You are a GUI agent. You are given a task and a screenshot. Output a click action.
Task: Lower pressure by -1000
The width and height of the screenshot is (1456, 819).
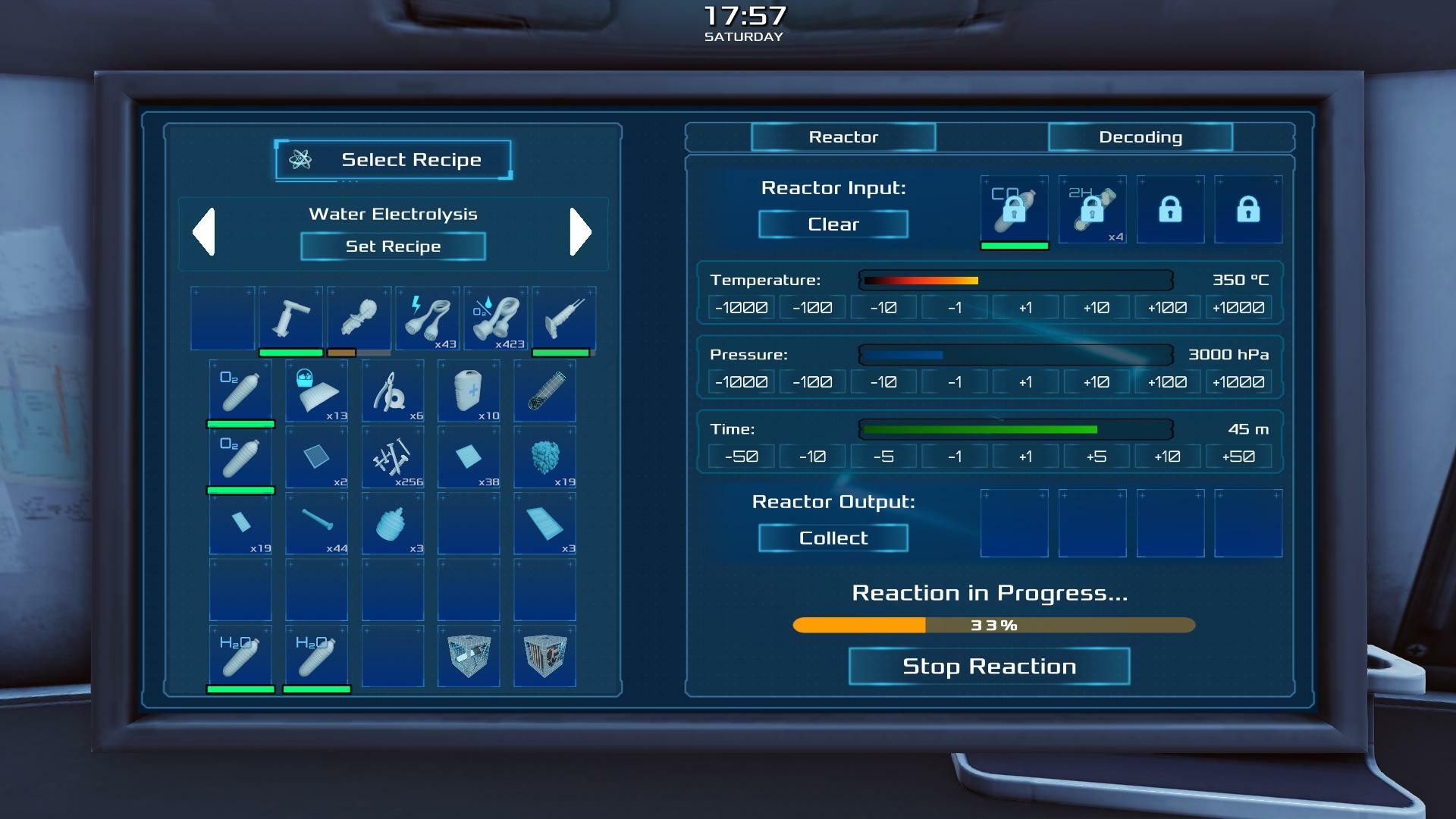pos(741,382)
